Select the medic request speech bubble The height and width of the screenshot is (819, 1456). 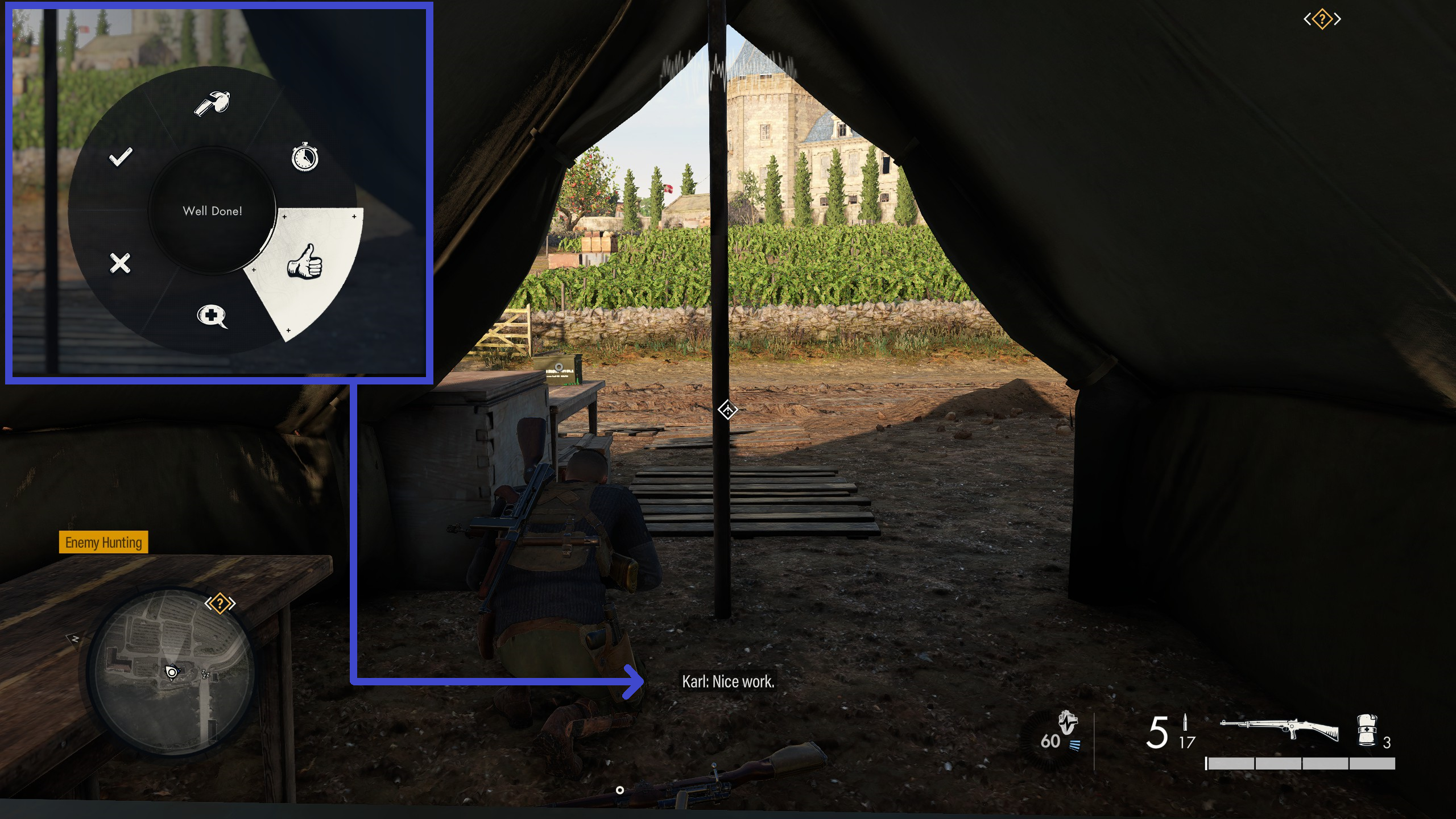pyautogui.click(x=212, y=316)
